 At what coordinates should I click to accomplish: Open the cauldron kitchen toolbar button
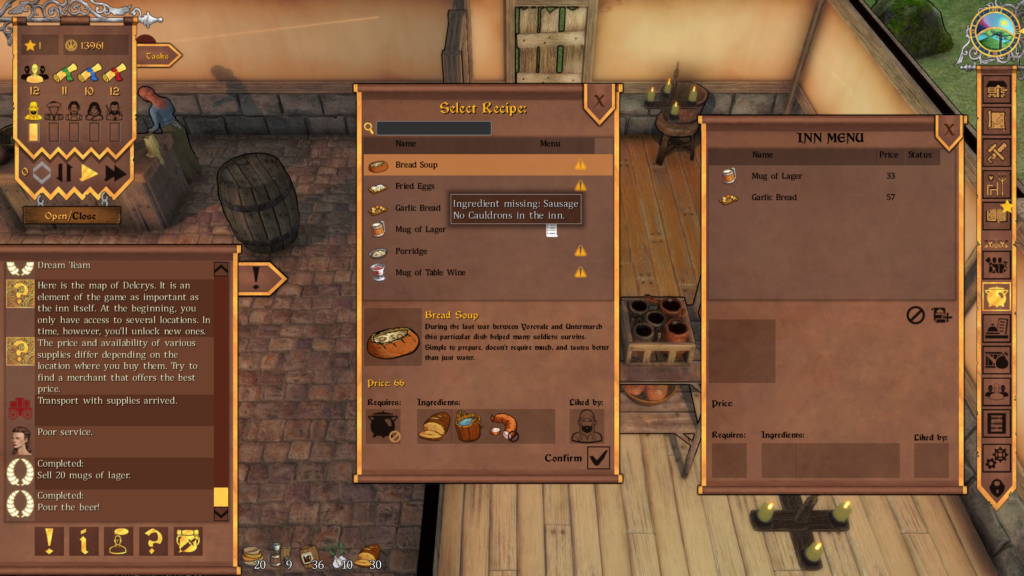[x=996, y=296]
